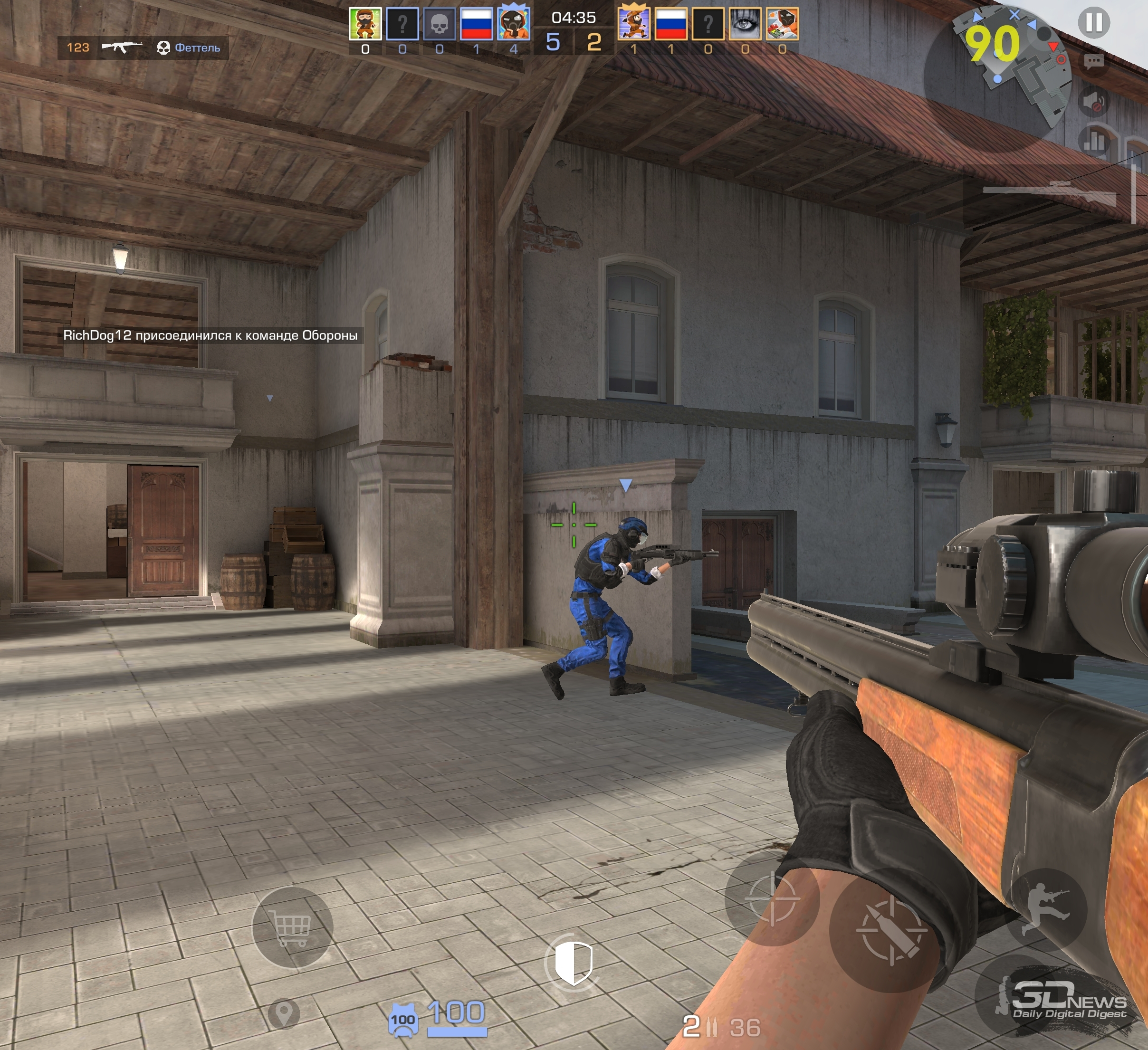1148x1050 pixels.
Task: Select the ninja avatar on the blue team
Action: pos(365,24)
